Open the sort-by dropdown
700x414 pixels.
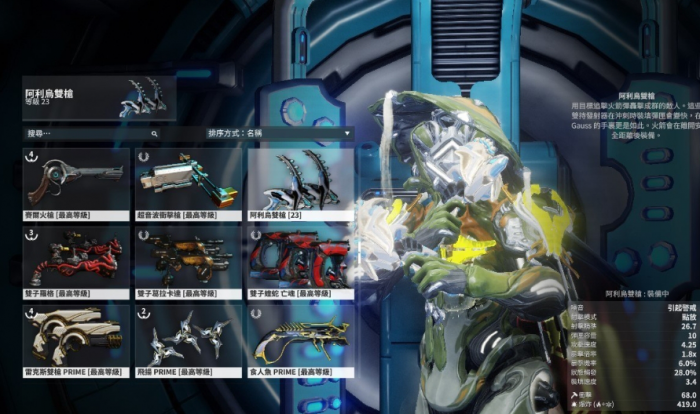278,132
